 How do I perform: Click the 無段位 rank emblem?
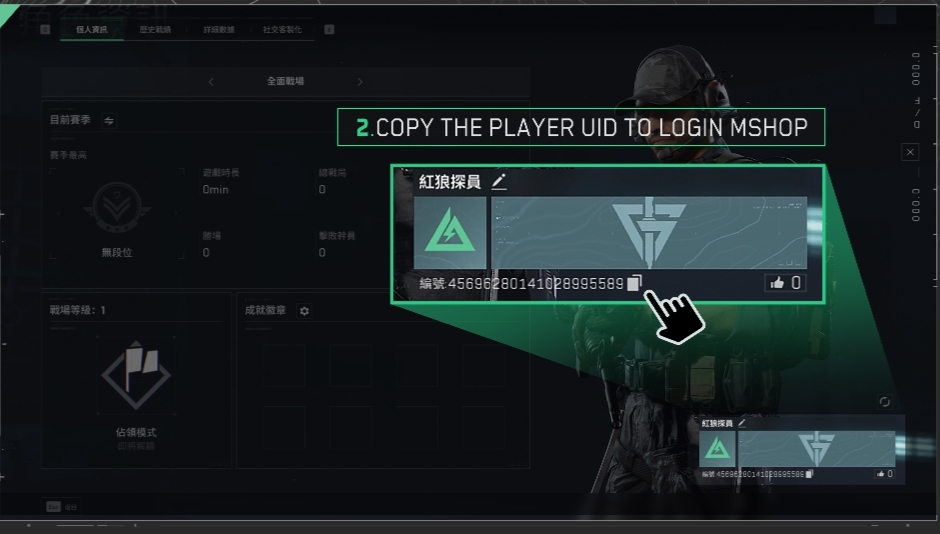(116, 207)
